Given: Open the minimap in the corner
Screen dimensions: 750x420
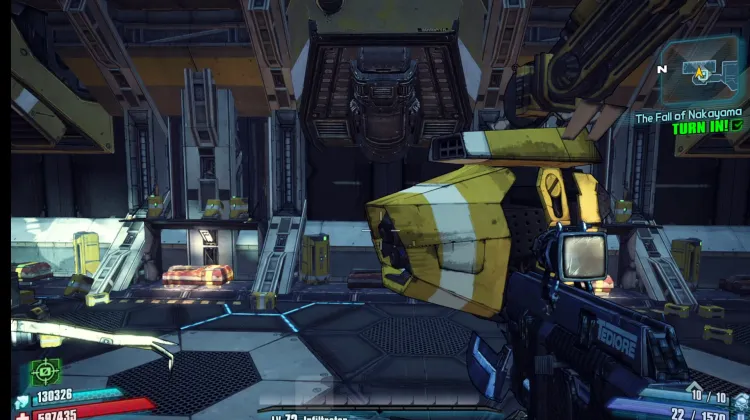Looking at the screenshot, I should pos(704,73).
